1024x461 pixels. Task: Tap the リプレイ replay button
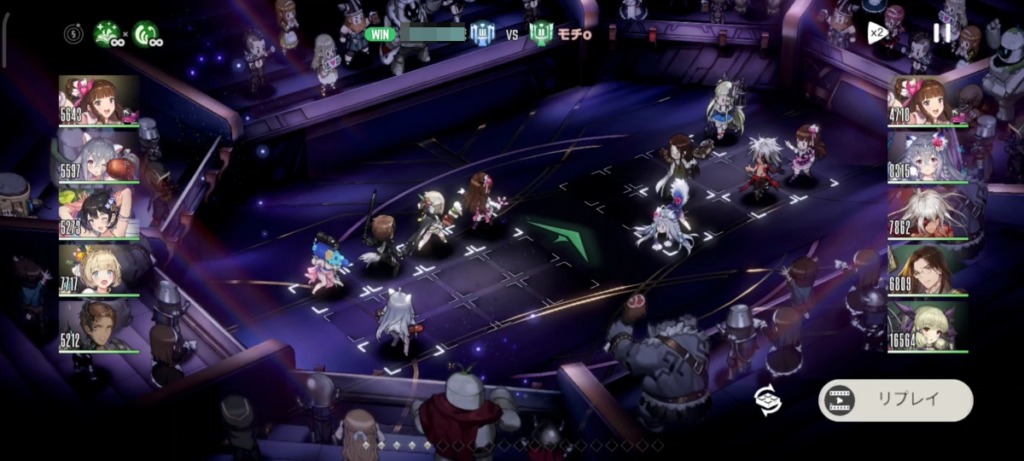tap(895, 399)
